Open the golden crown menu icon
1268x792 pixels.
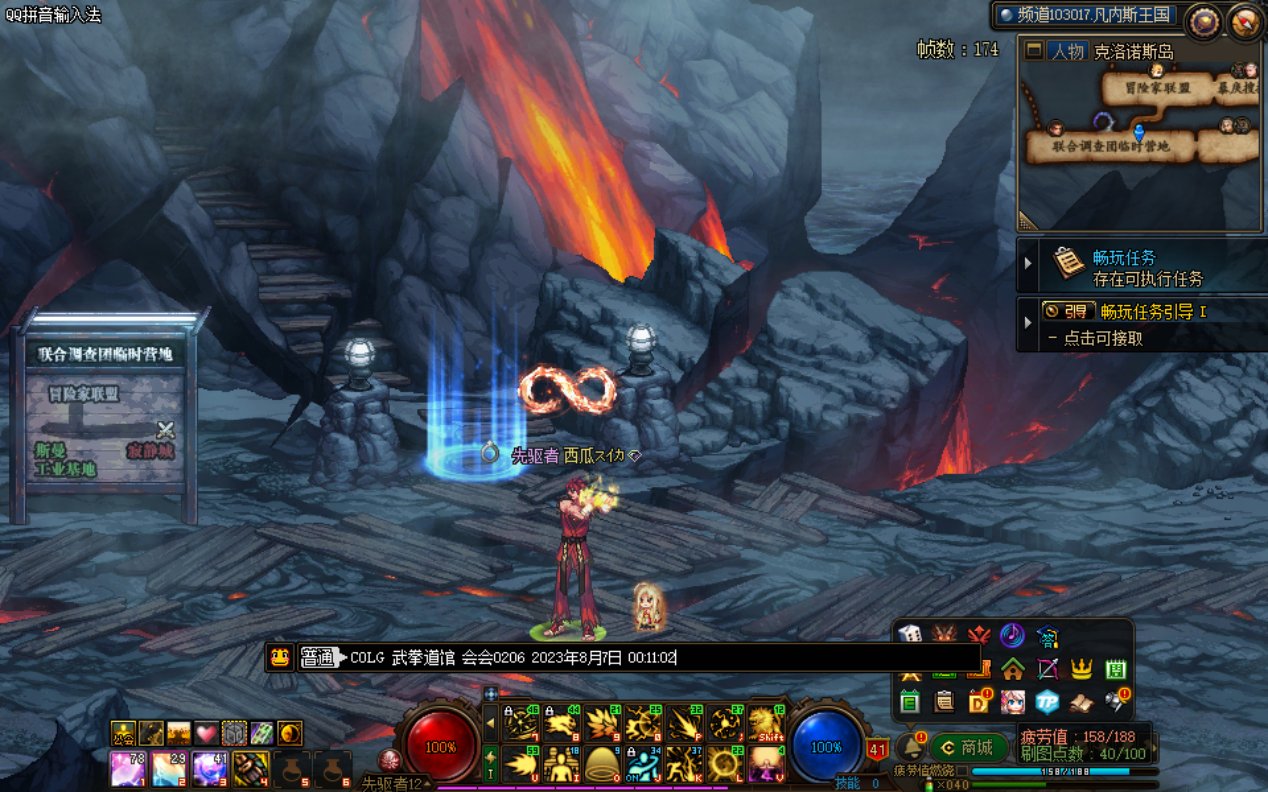pos(1081,669)
